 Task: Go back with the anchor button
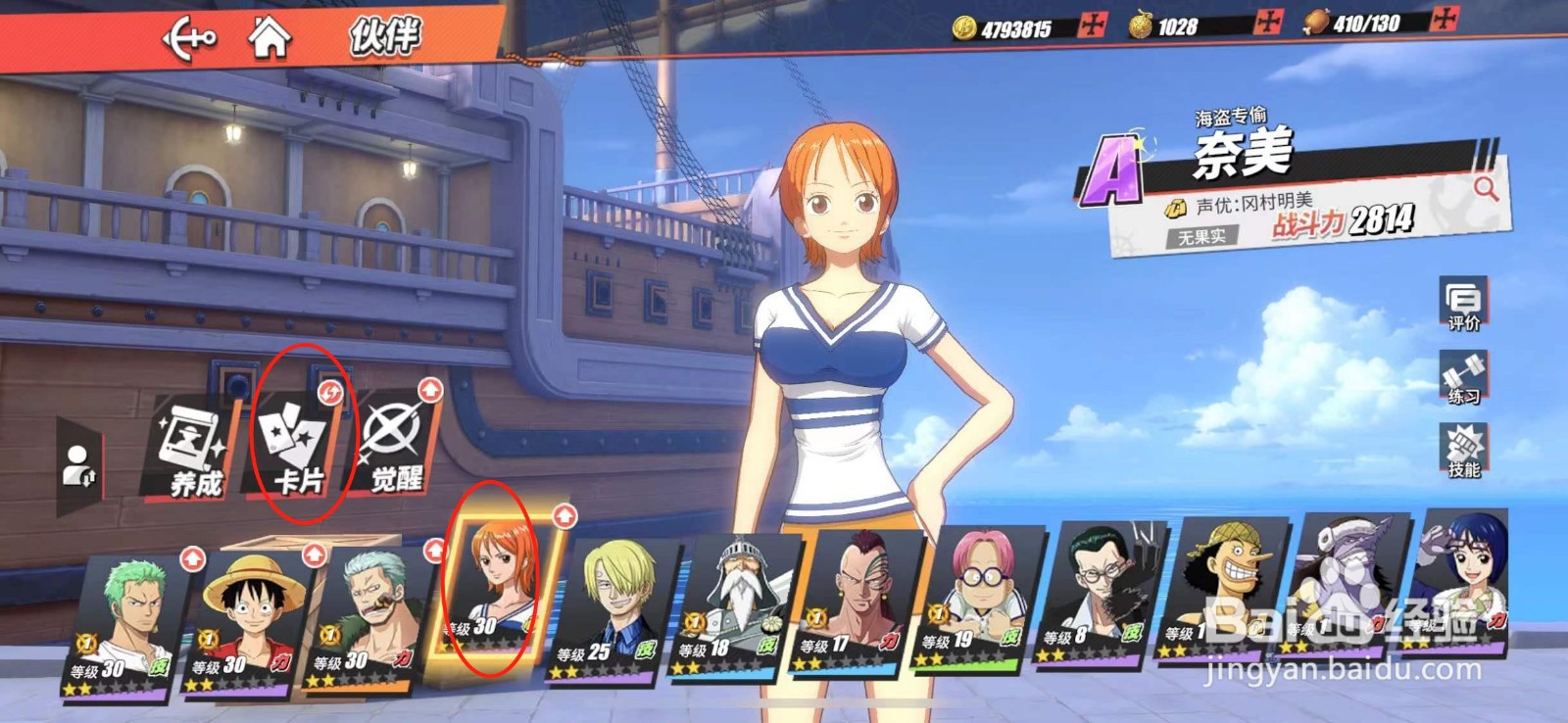pos(188,39)
